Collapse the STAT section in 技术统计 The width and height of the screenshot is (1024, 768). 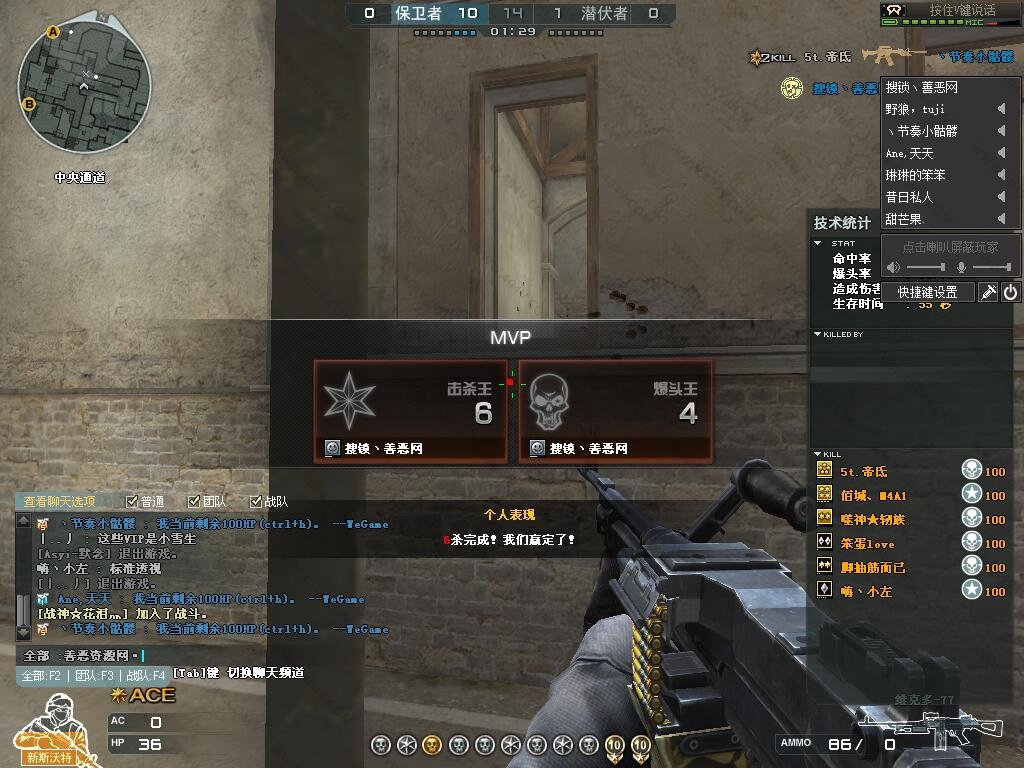point(818,243)
